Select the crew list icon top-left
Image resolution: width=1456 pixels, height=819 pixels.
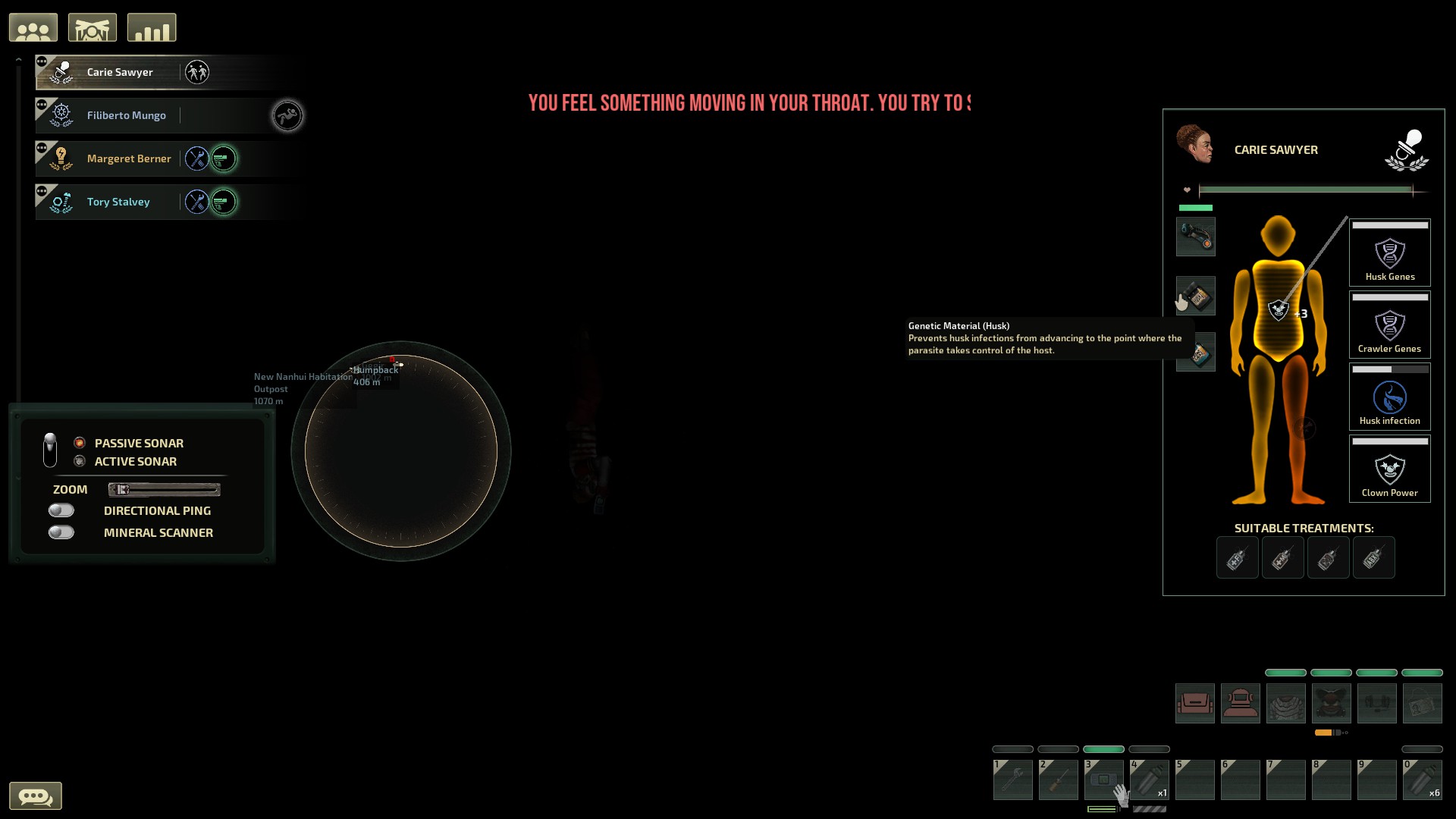click(x=33, y=27)
